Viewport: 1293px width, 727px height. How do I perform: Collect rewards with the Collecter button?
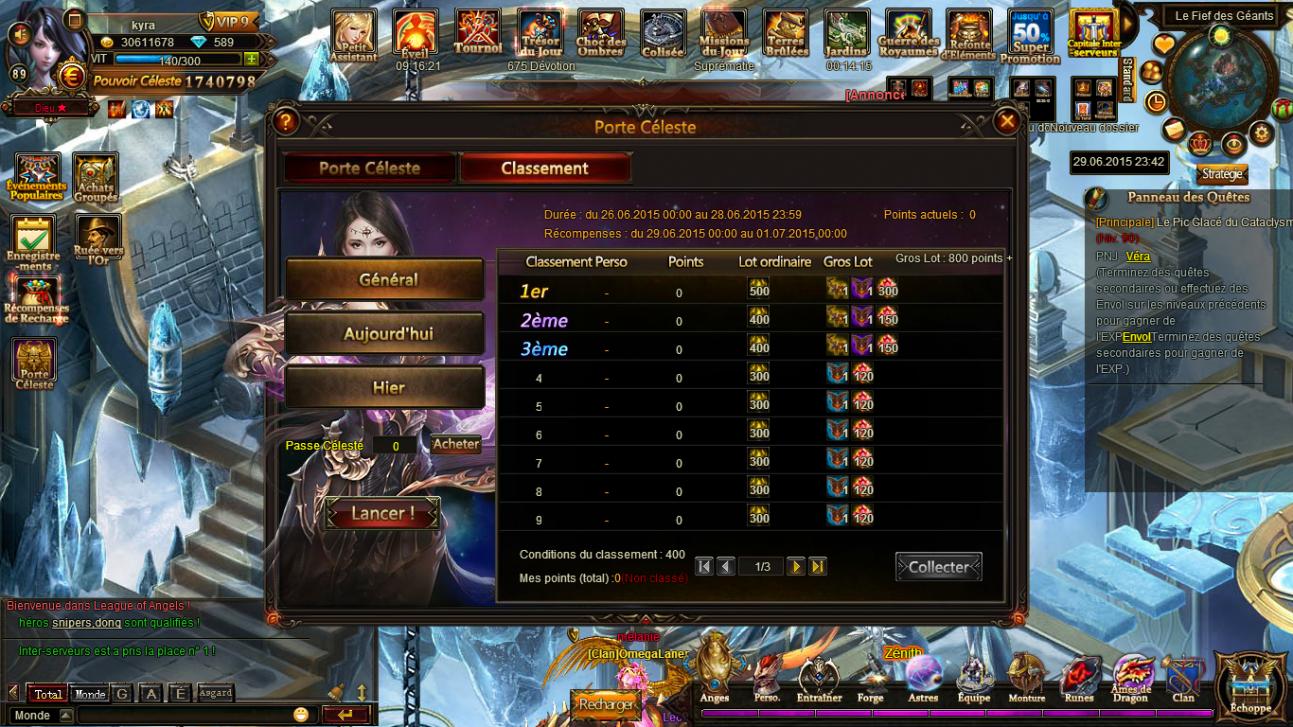(938, 567)
